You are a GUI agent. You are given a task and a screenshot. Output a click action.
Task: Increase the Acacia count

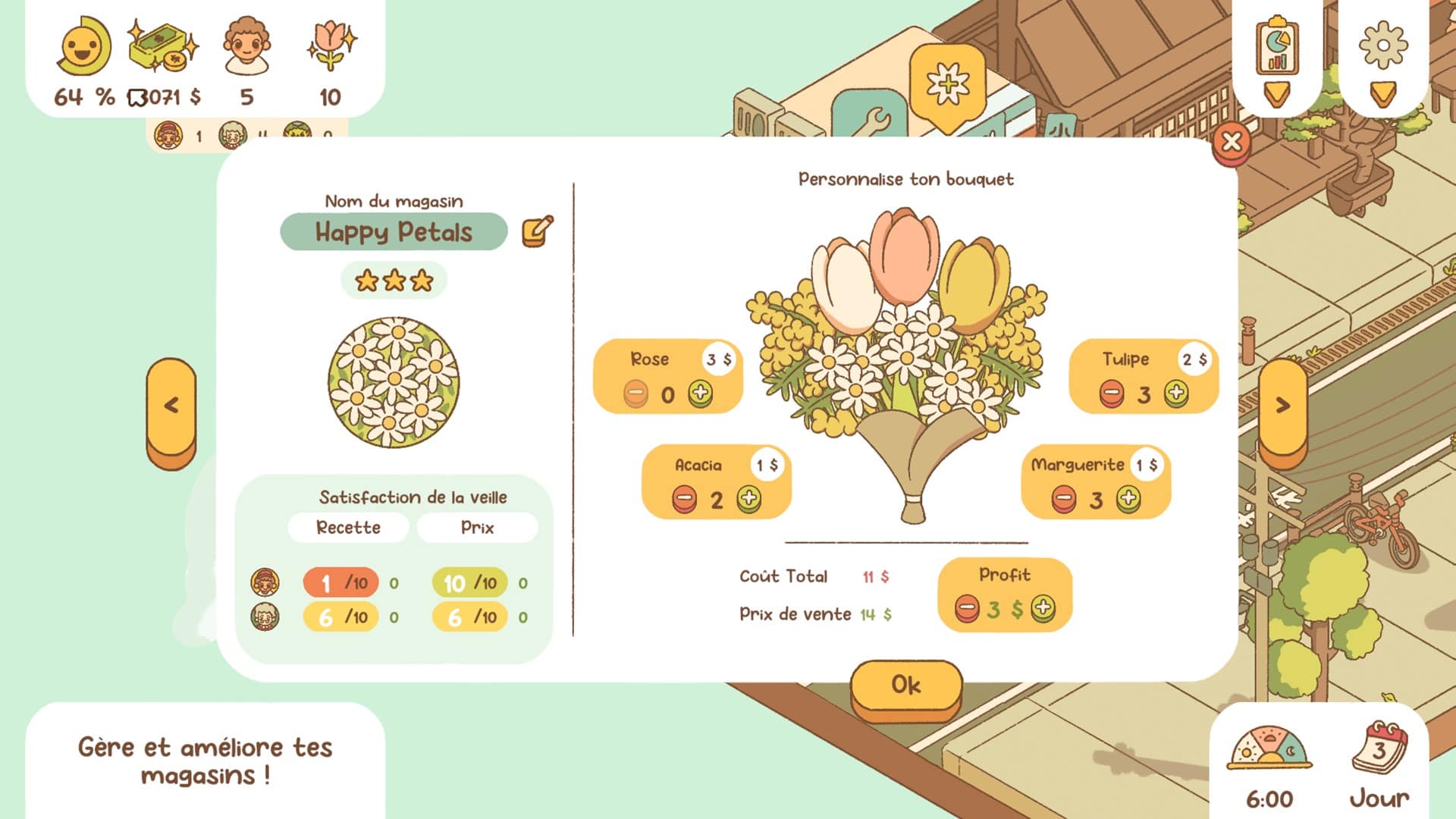click(748, 499)
